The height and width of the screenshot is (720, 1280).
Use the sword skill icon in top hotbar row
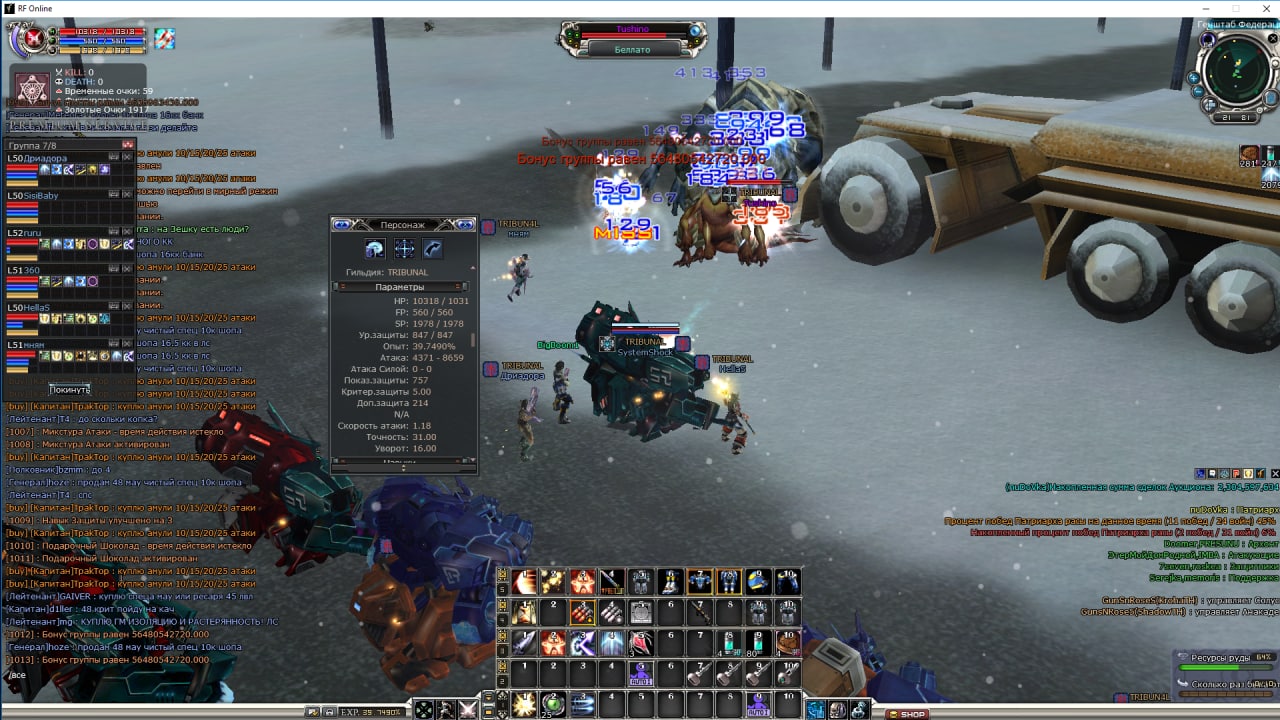(612, 581)
